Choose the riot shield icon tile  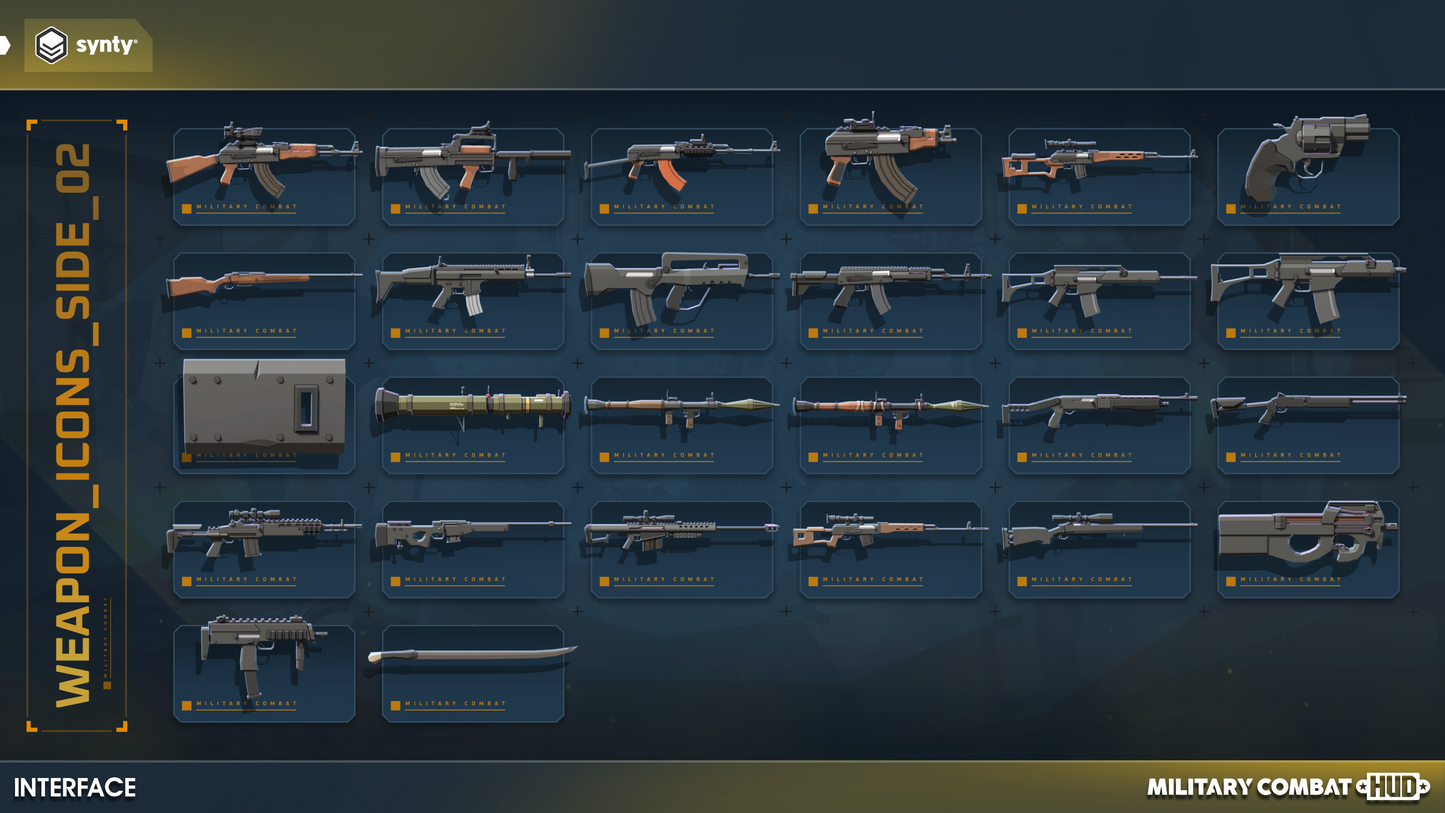tap(264, 410)
